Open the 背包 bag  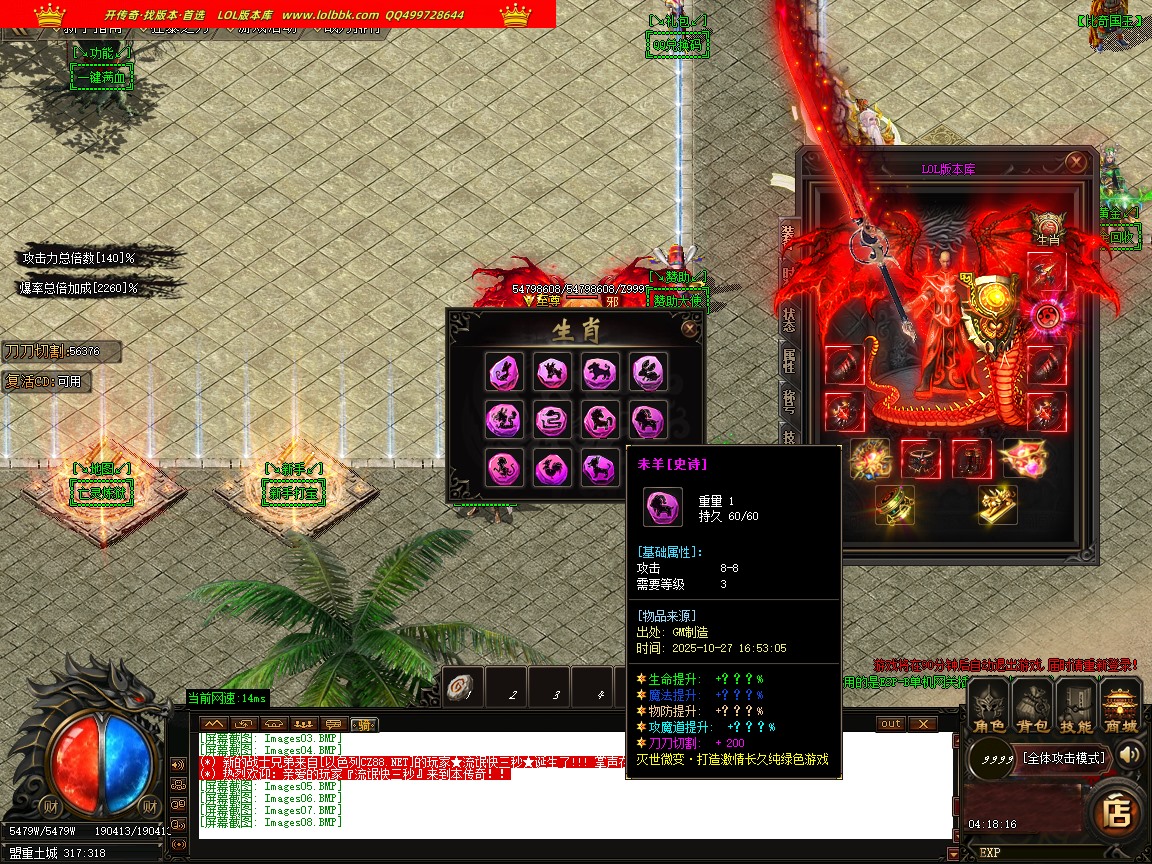1032,707
